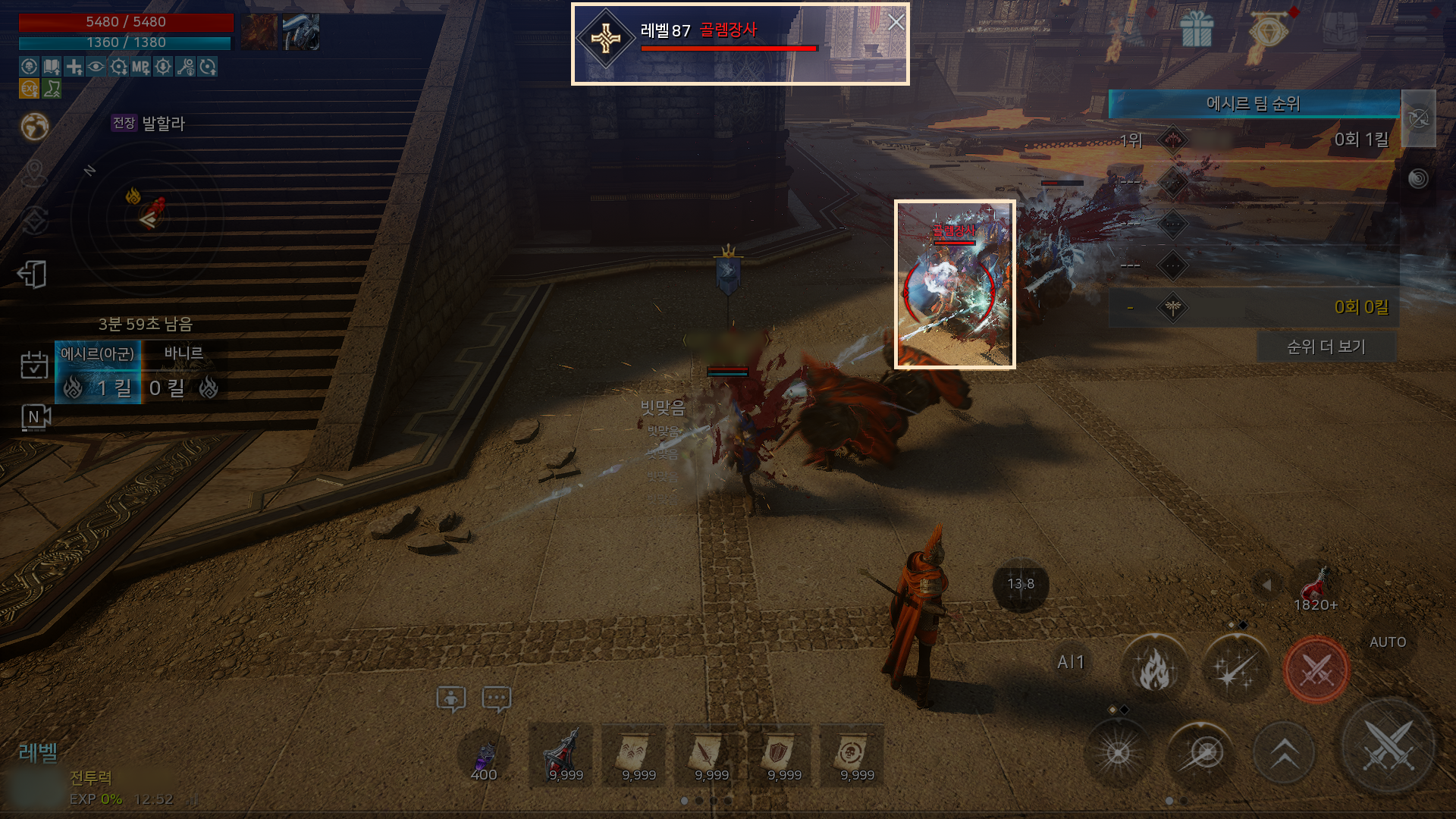Screen dimensions: 1456x819
Task: Click the circular minimap
Action: tap(149, 216)
